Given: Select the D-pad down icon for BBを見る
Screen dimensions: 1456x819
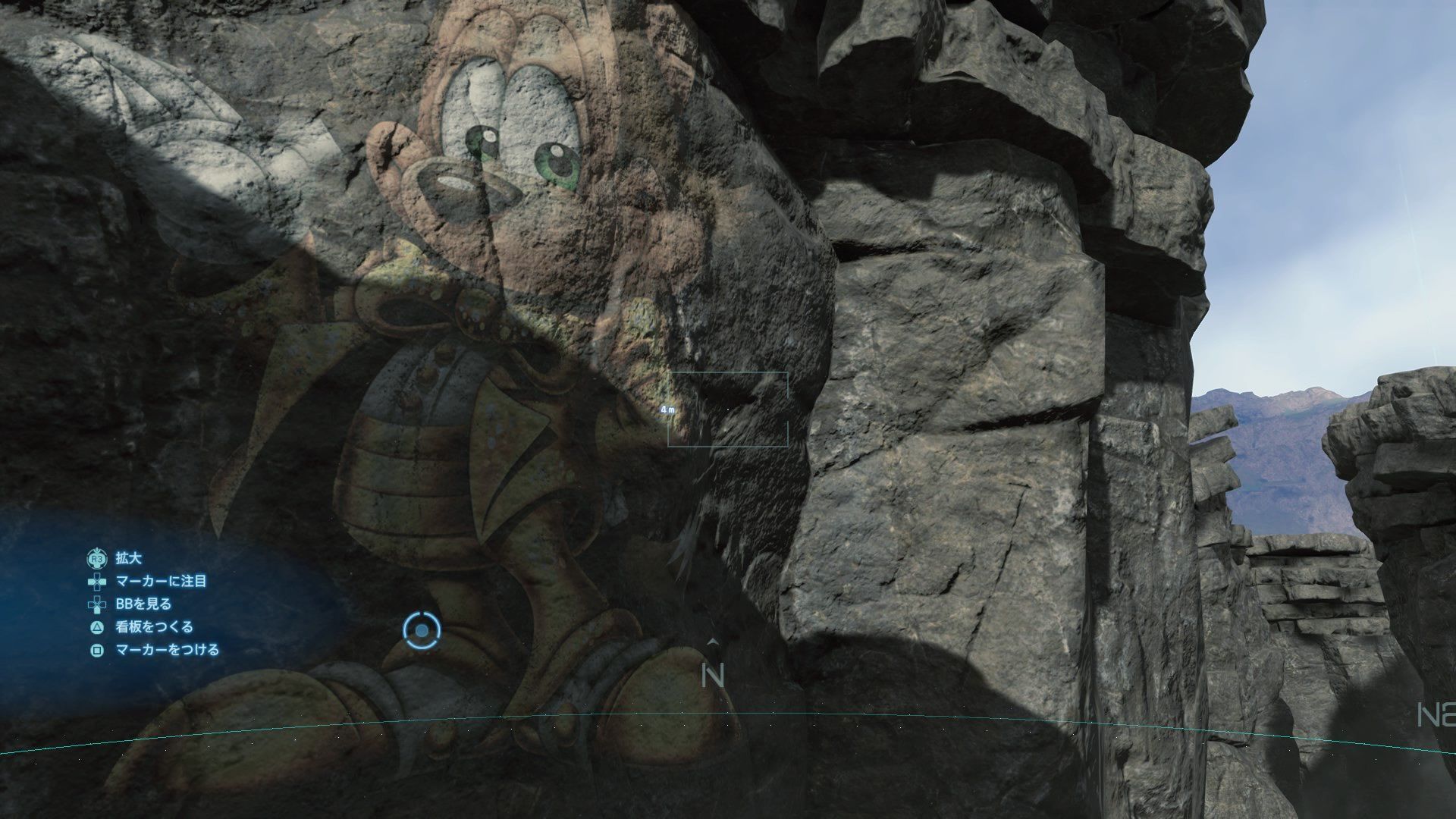Looking at the screenshot, I should click(96, 606).
